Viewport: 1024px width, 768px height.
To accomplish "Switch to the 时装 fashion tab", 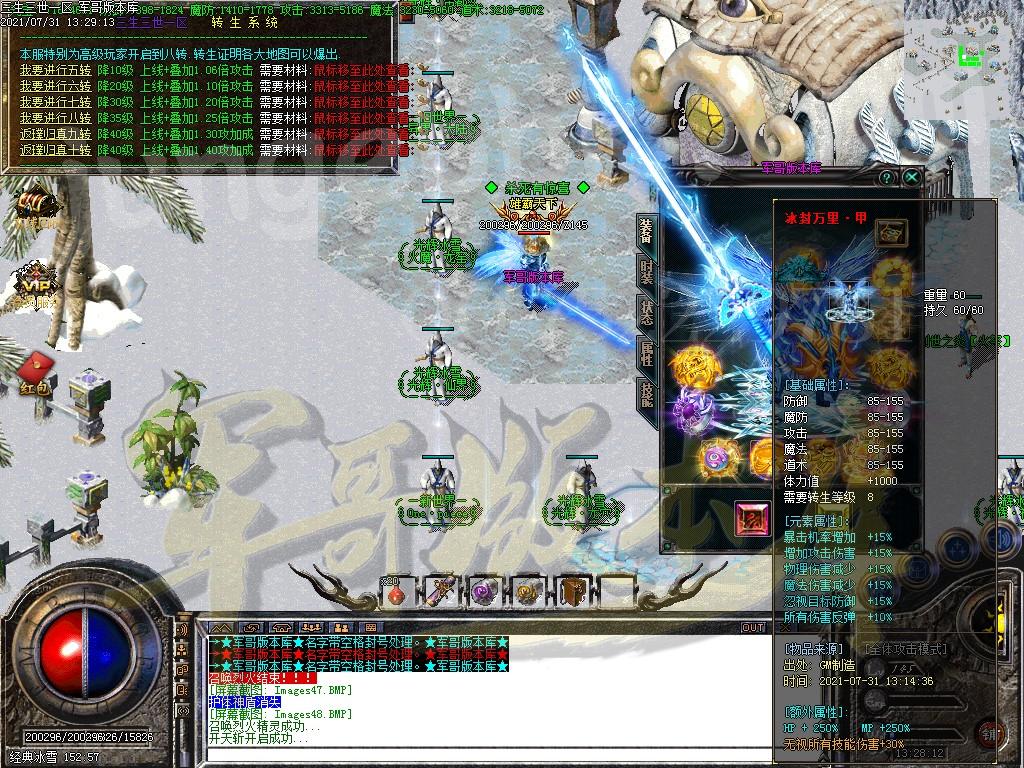I will [646, 272].
